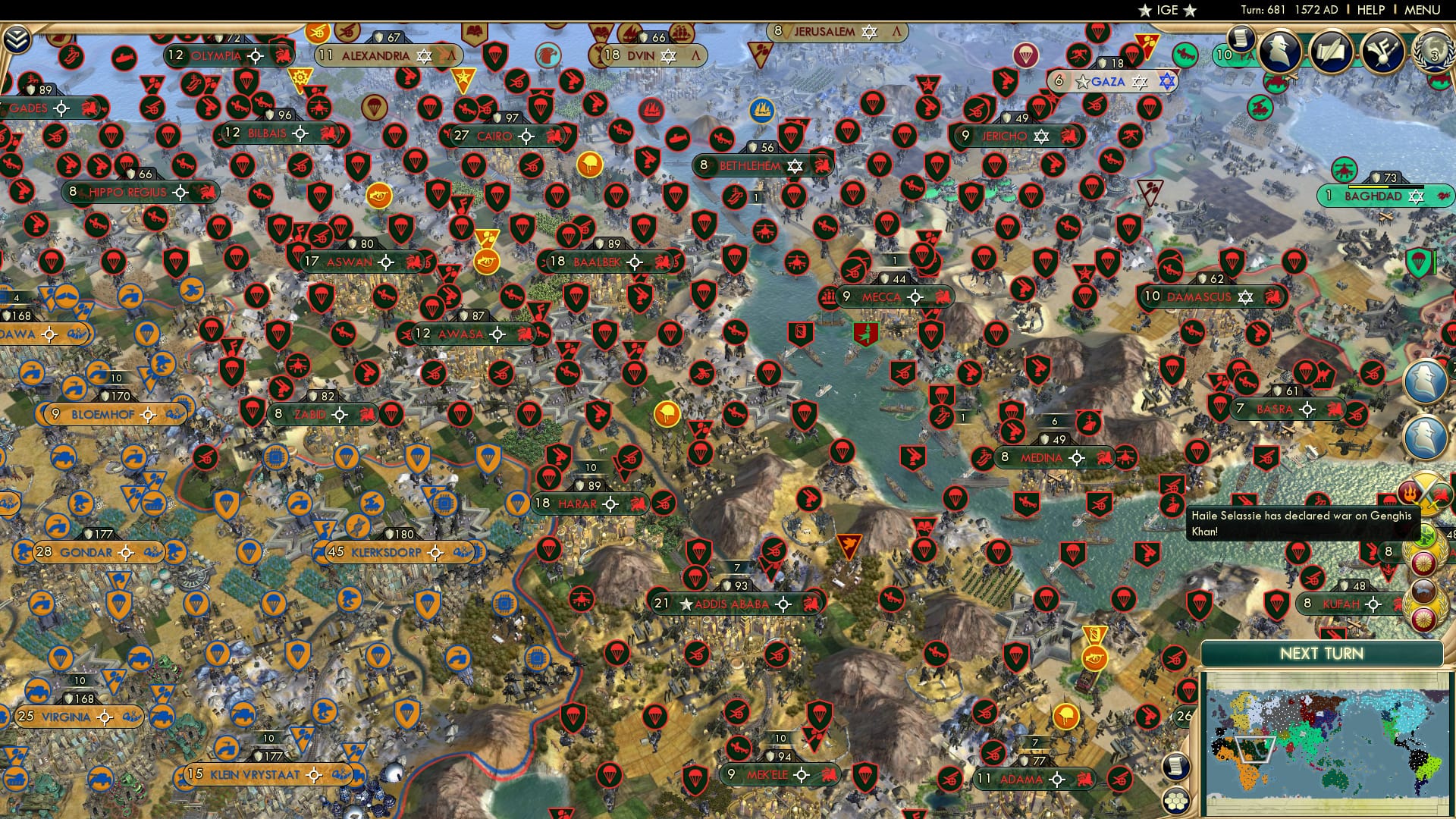Click the focus crosshair on Aswan's city banner
1456x819 pixels.
(x=387, y=262)
